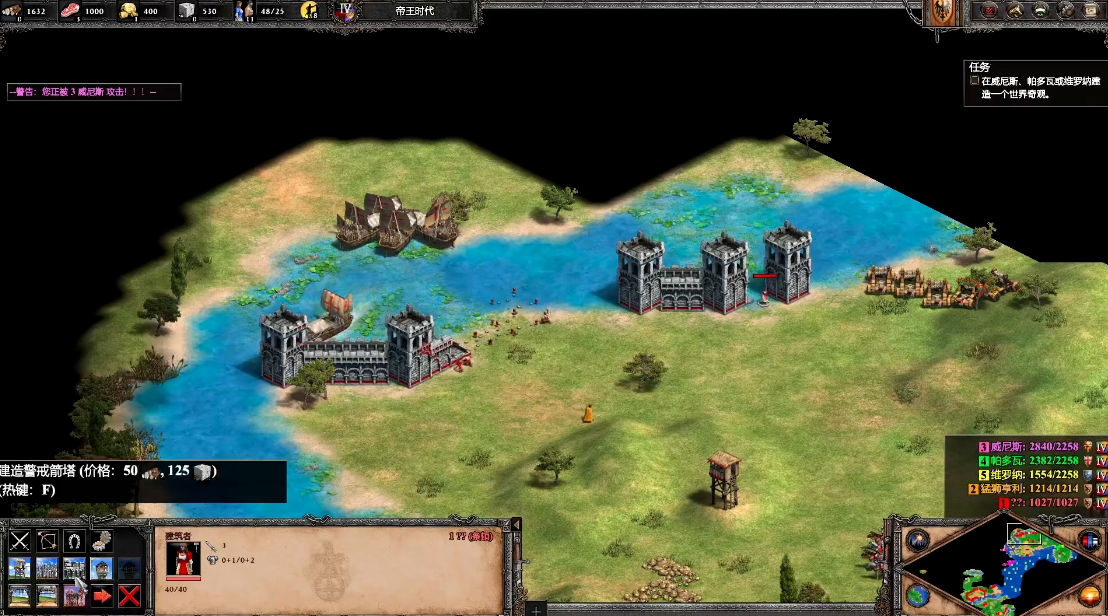The image size is (1108, 616).
Task: Build the guard tower under the cursor
Action: (74, 569)
